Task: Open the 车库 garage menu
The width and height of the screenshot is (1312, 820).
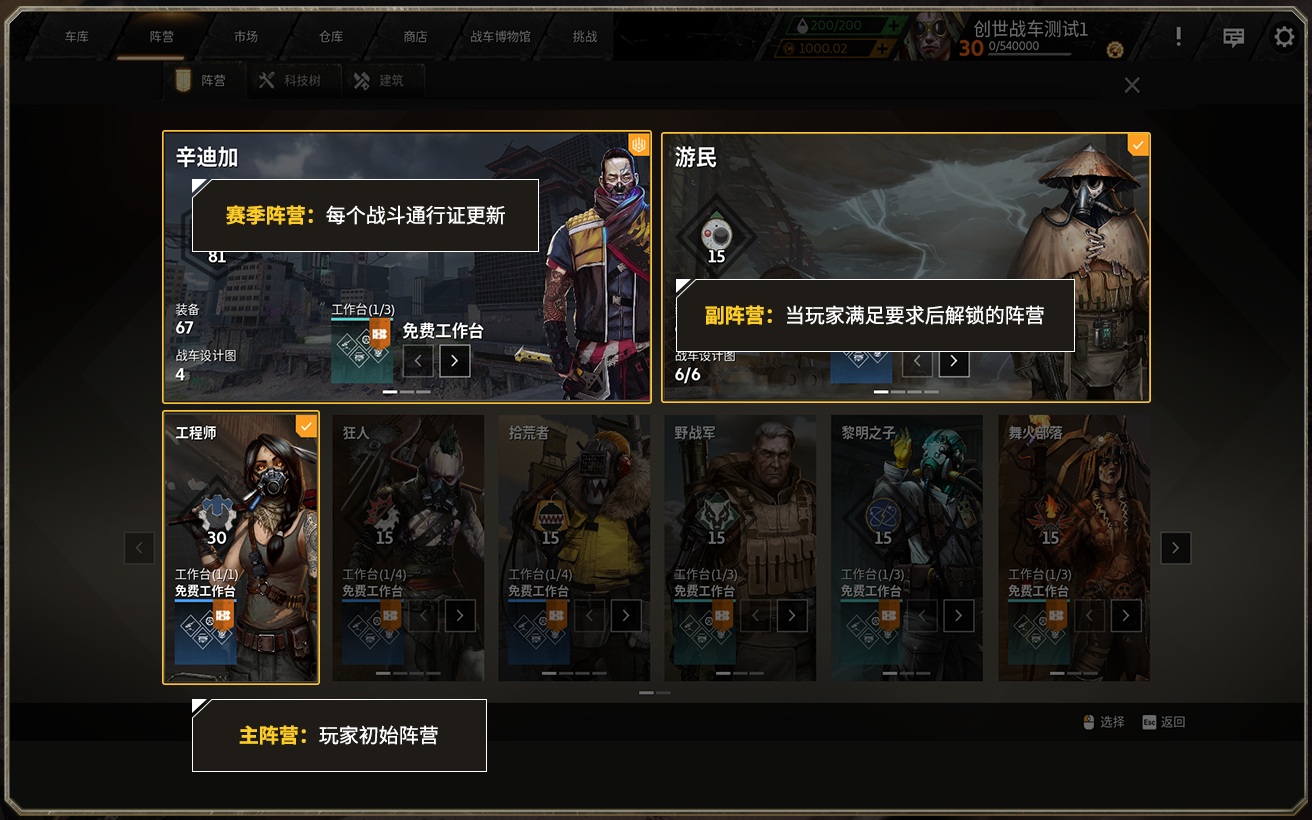Action: click(77, 37)
